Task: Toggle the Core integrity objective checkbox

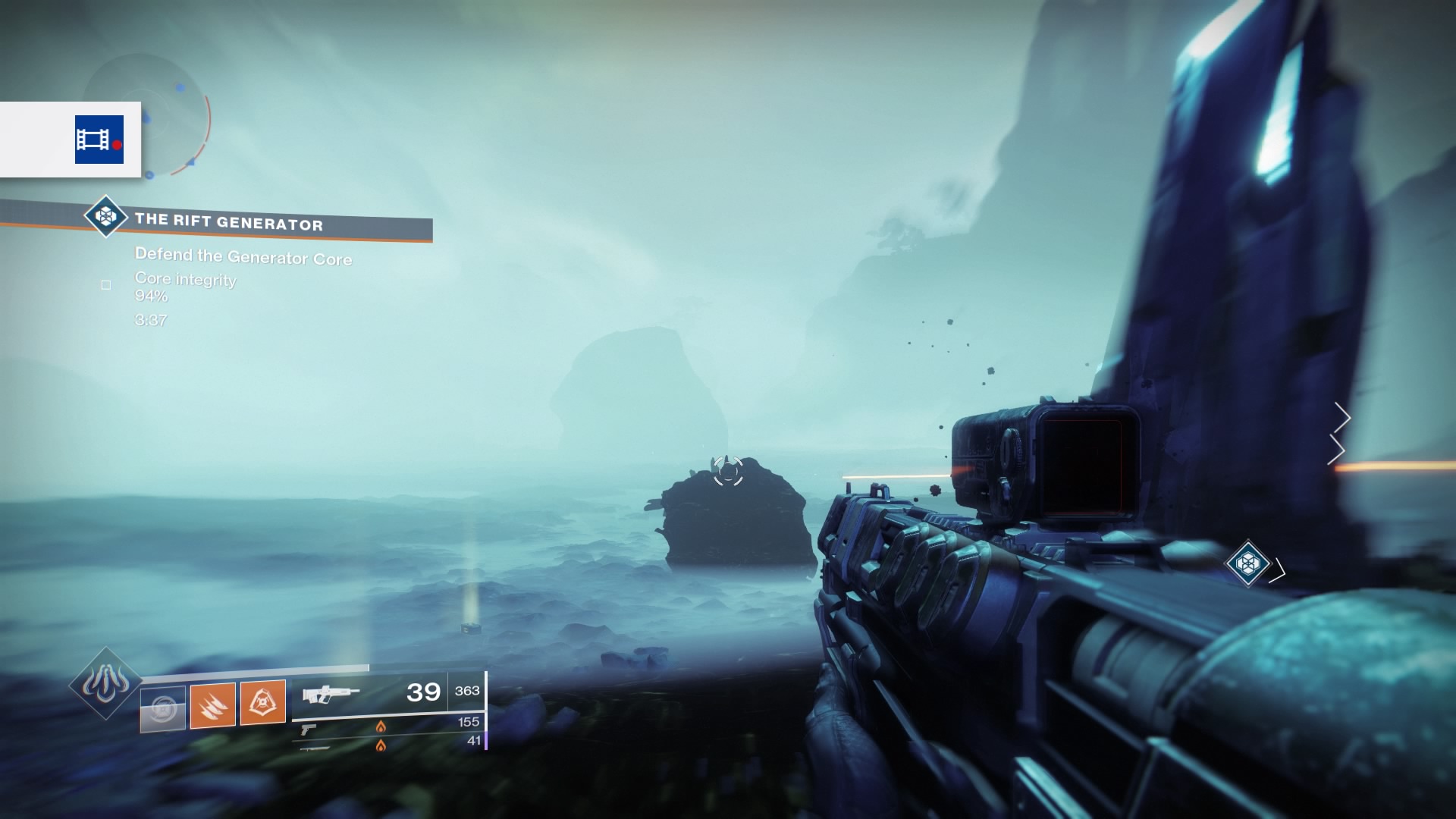Action: [x=106, y=285]
